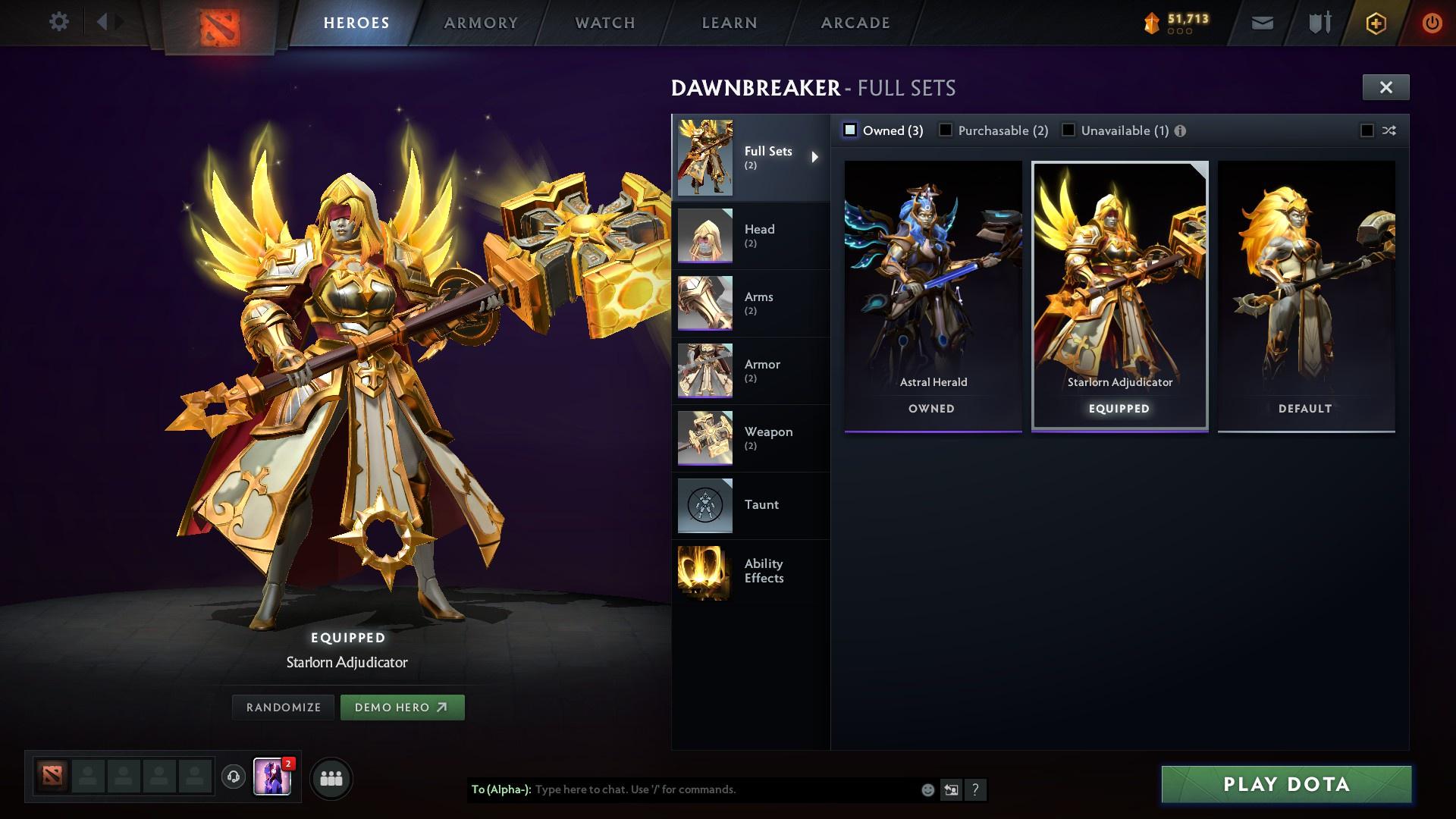Click the shuffle cosmetics icon

coord(1389,130)
